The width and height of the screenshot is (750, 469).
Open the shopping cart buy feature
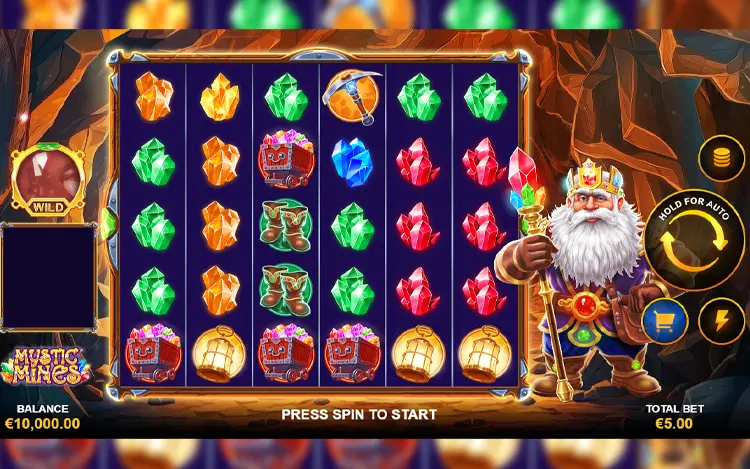coord(665,321)
